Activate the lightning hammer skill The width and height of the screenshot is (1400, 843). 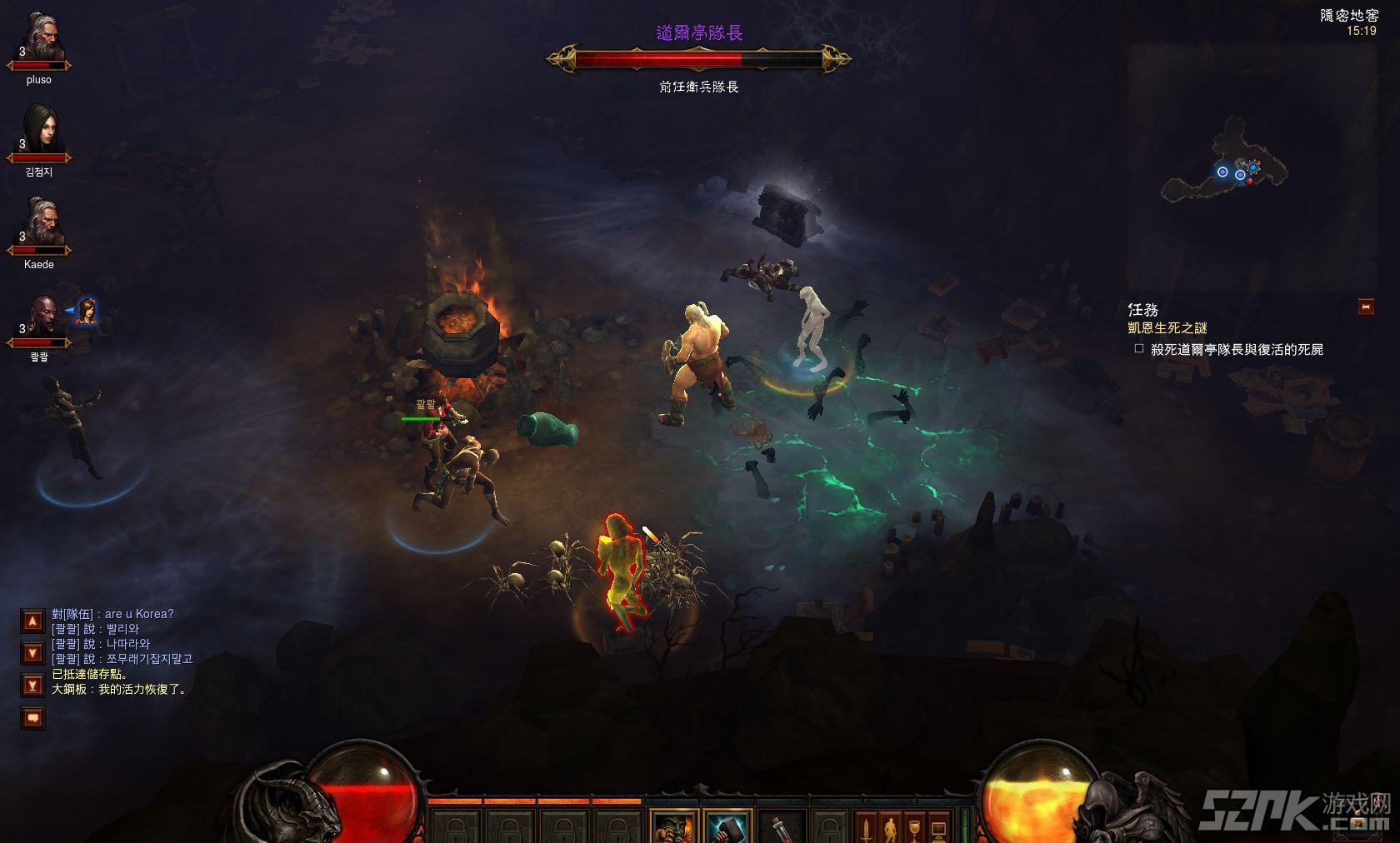[x=726, y=828]
